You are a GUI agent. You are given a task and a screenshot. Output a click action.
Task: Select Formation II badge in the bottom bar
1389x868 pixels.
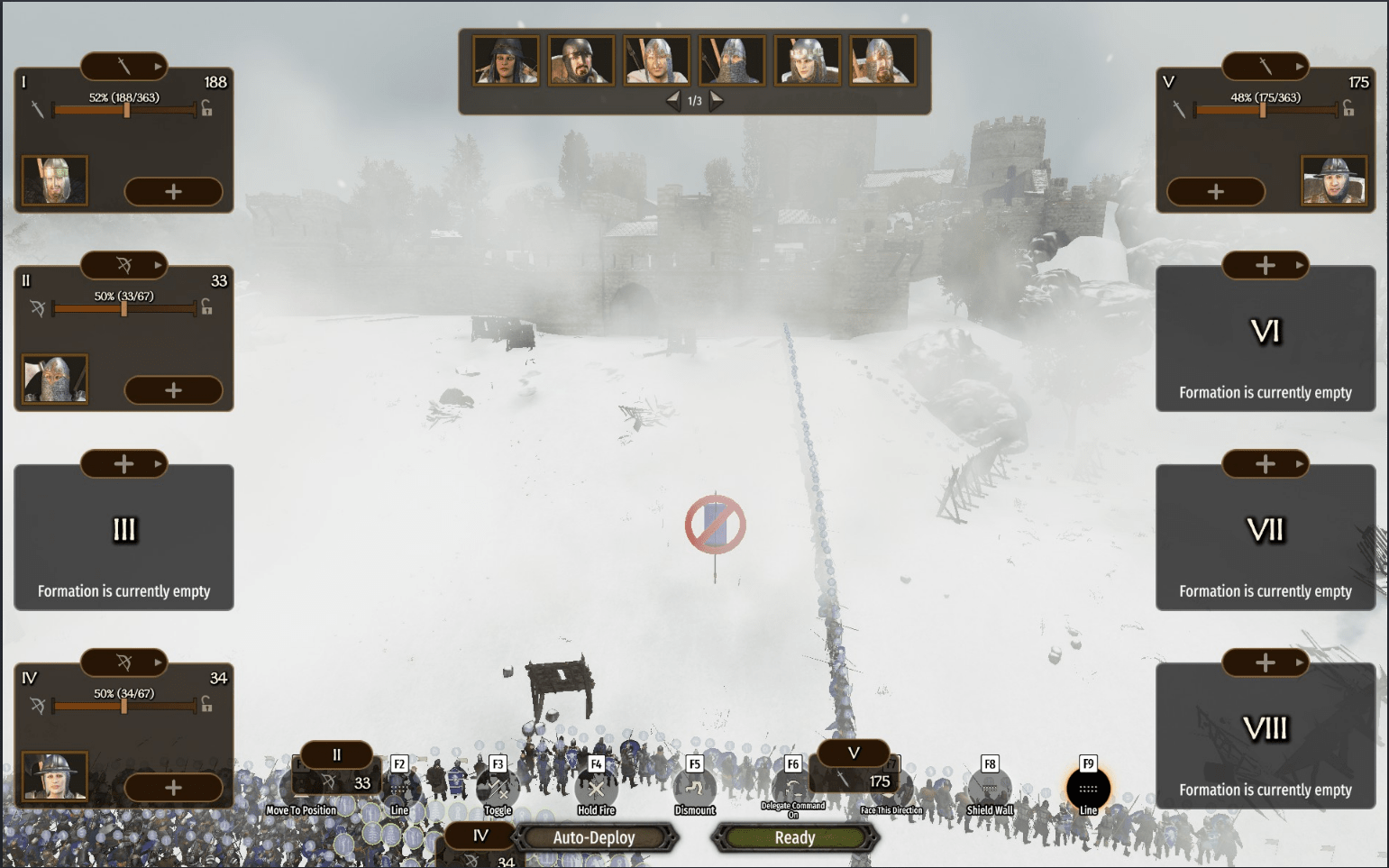point(335,754)
